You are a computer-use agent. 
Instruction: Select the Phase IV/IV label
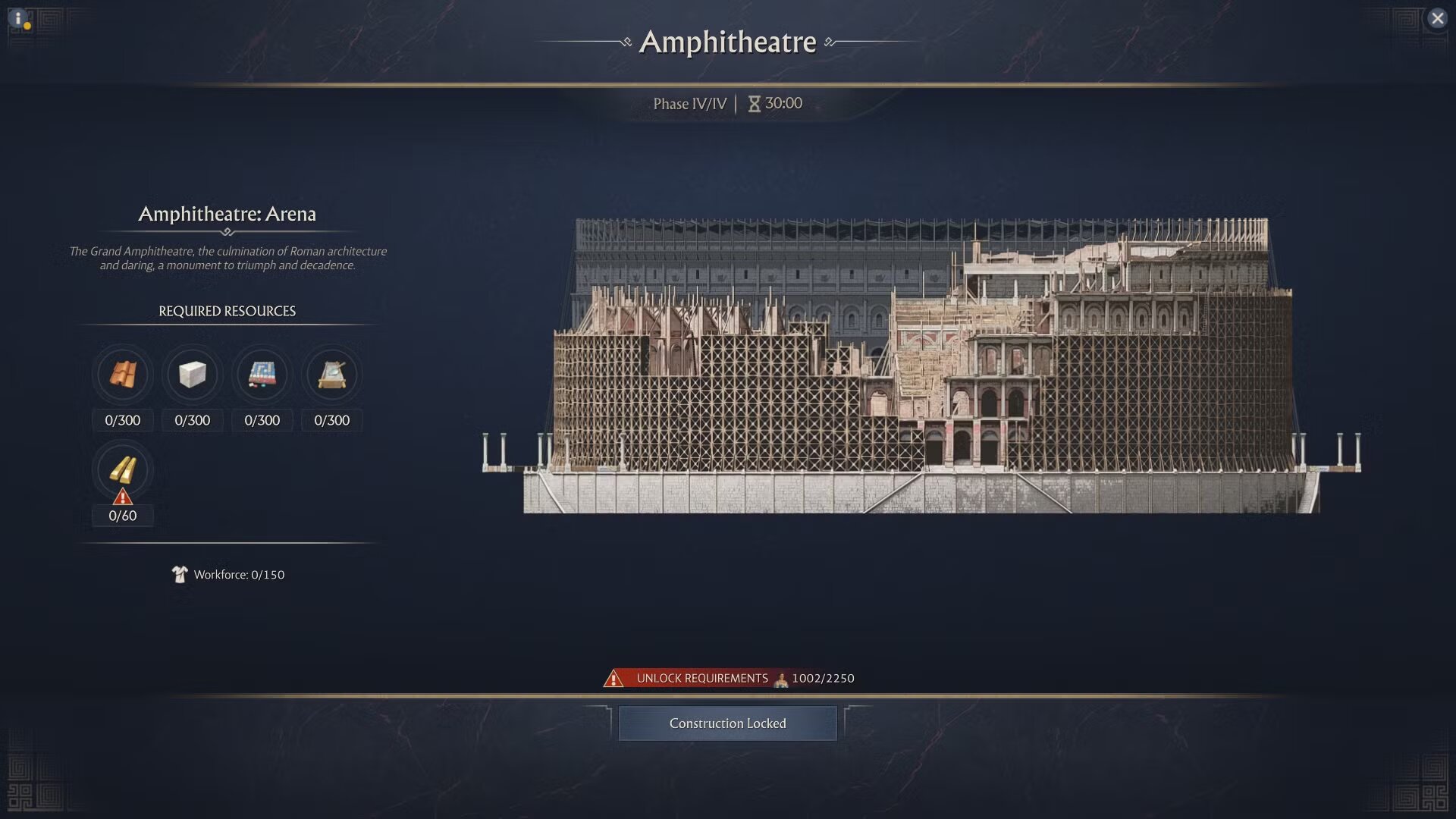(x=691, y=104)
